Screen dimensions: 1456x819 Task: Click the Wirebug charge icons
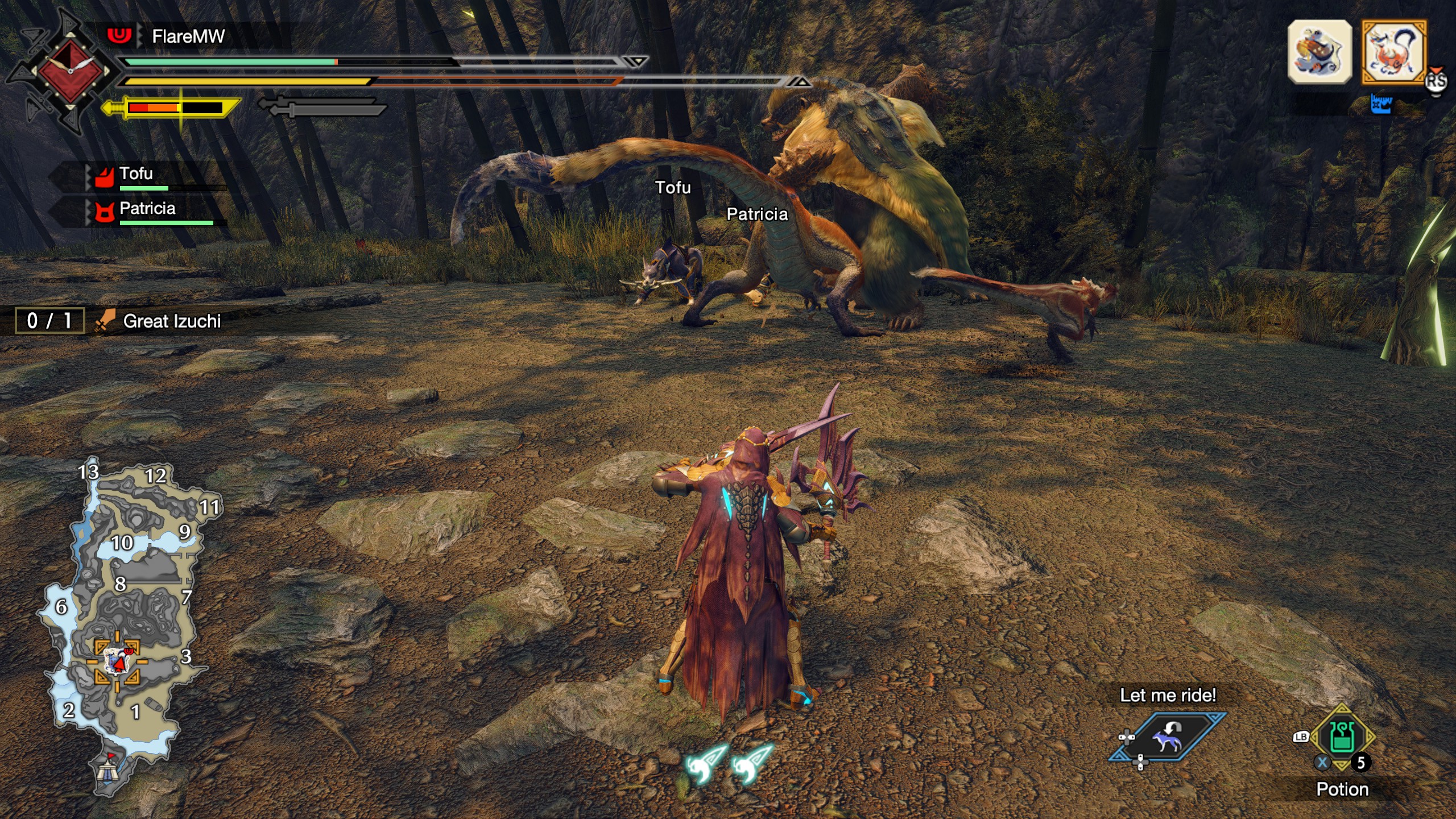click(x=729, y=763)
